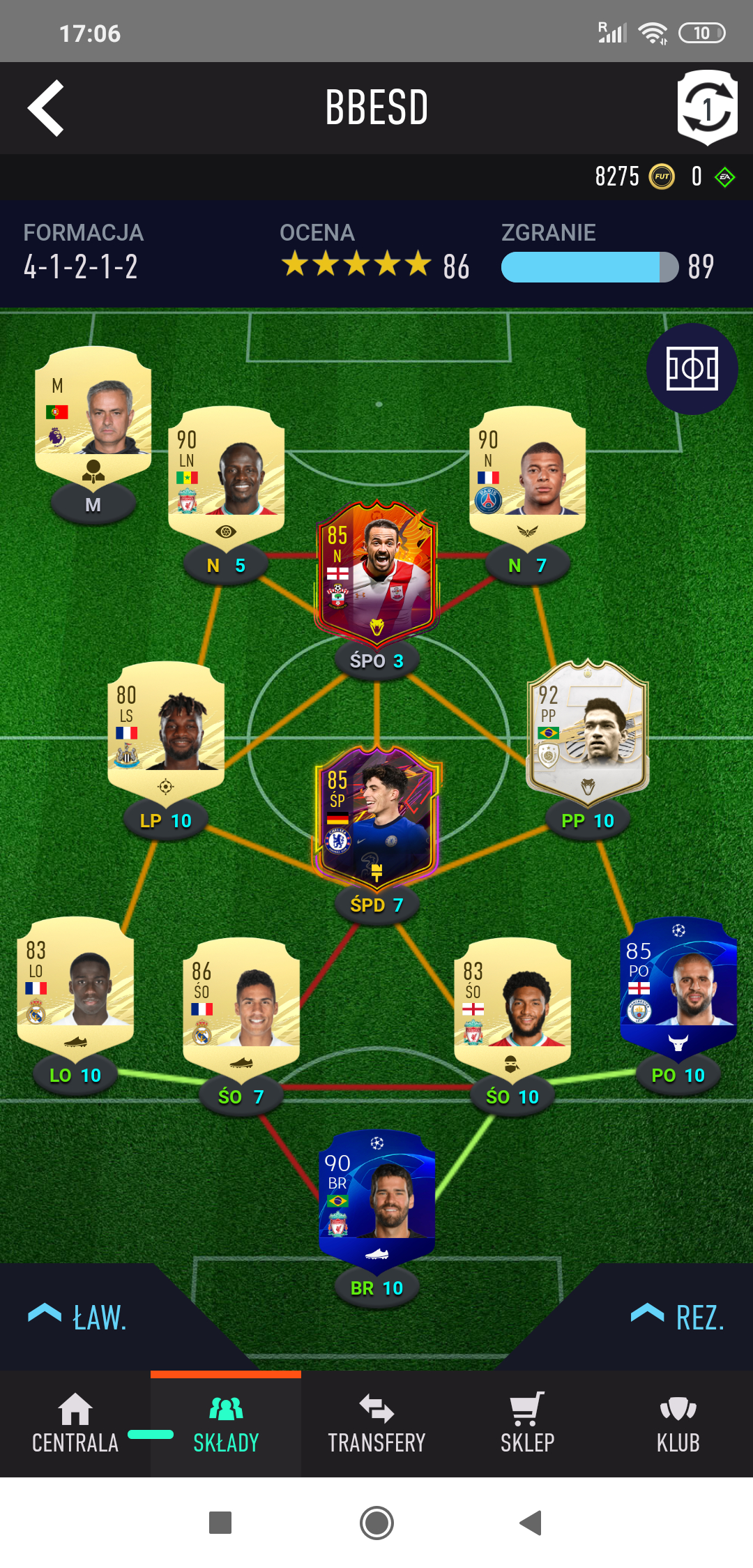Tap the squad swap shield icon
Screen dimensions: 753x1568
point(707,107)
